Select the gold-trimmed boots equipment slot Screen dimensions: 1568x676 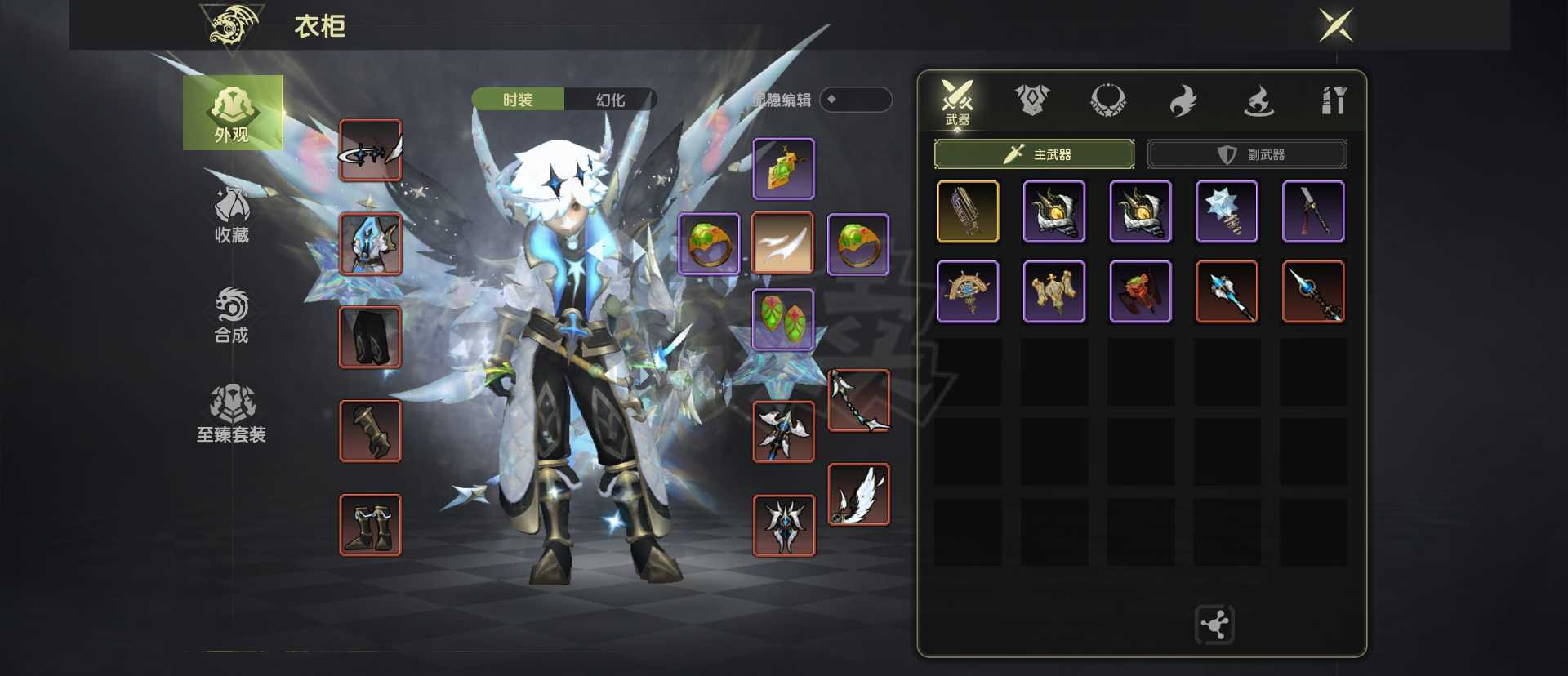(371, 525)
